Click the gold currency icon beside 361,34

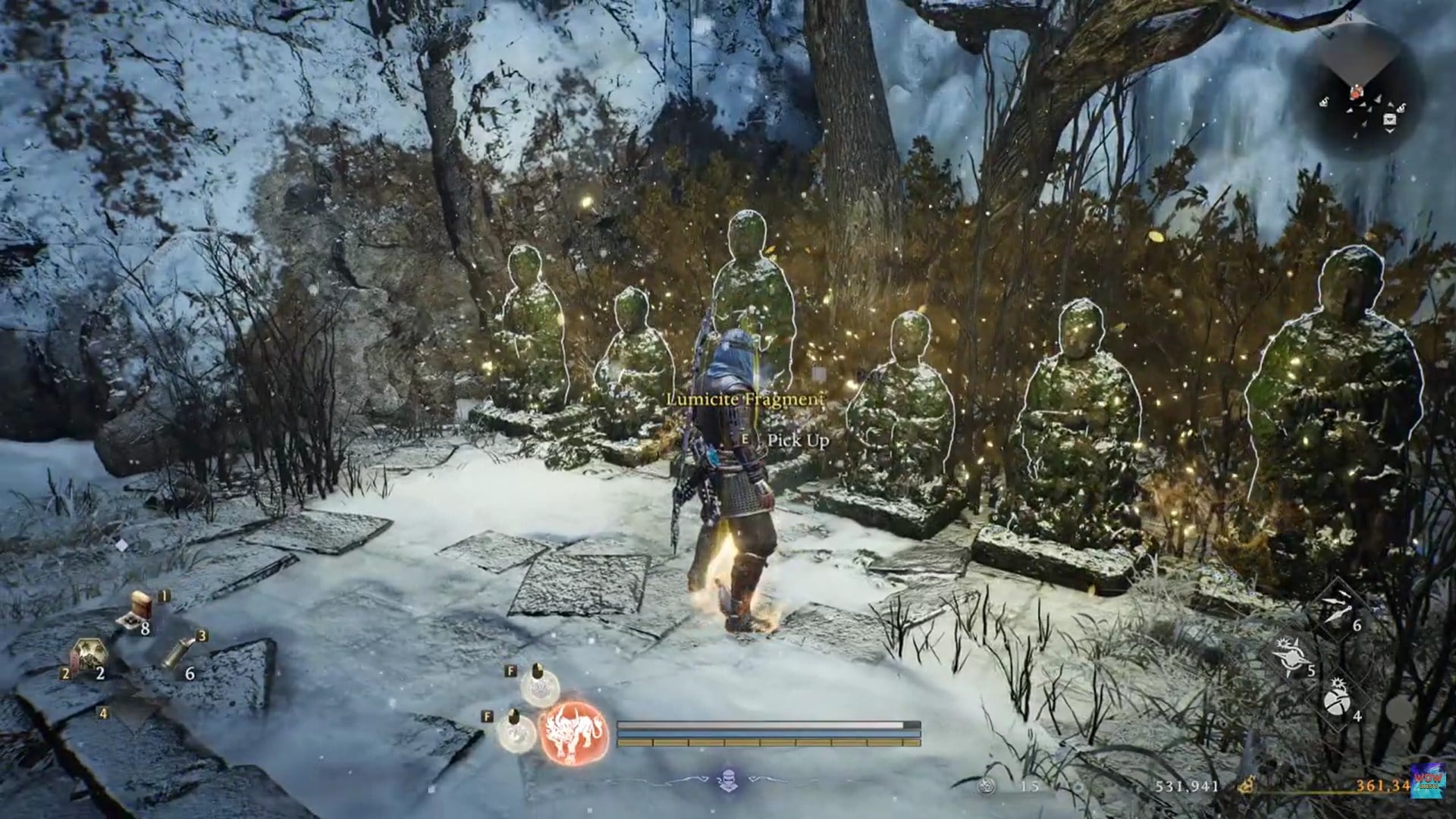point(1247,784)
